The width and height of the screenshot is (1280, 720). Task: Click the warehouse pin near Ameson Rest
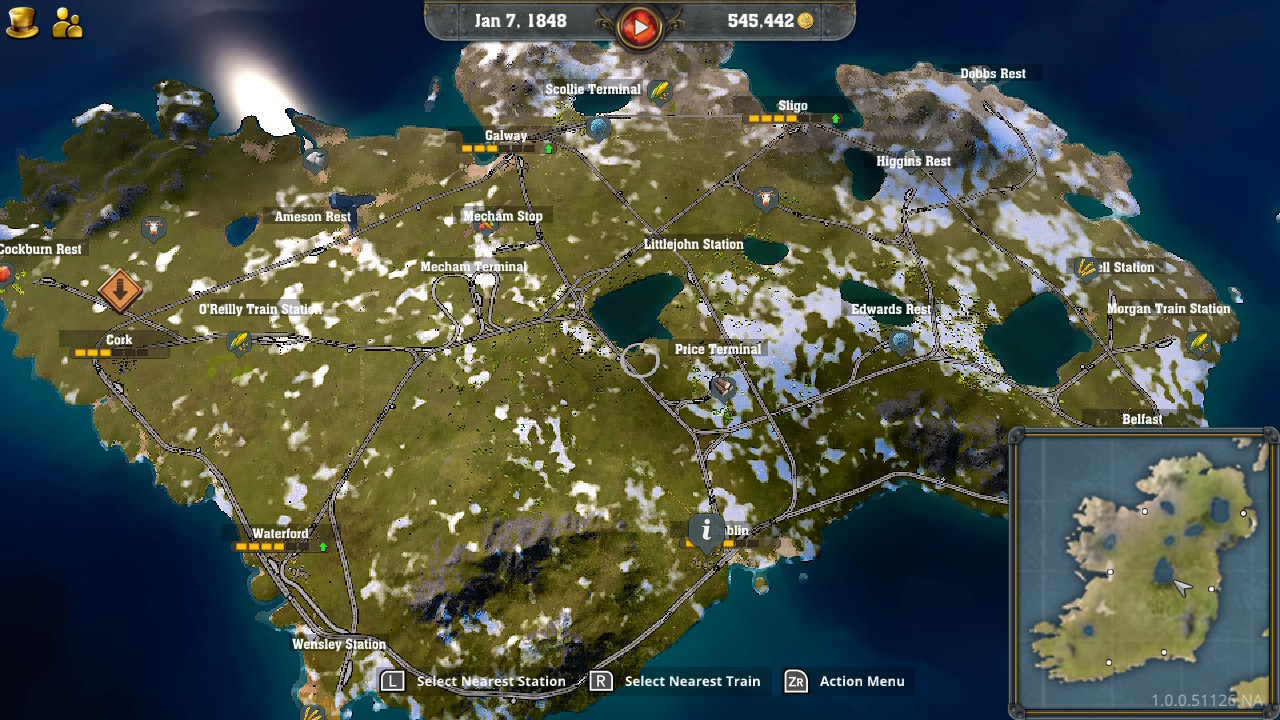pyautogui.click(x=316, y=158)
